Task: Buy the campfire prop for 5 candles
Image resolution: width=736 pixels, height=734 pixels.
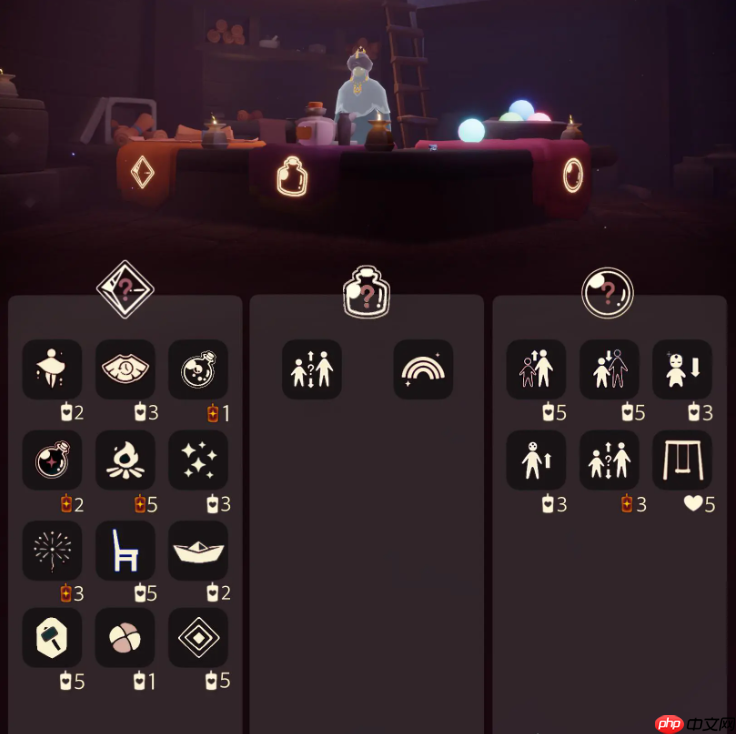Action: (125, 460)
